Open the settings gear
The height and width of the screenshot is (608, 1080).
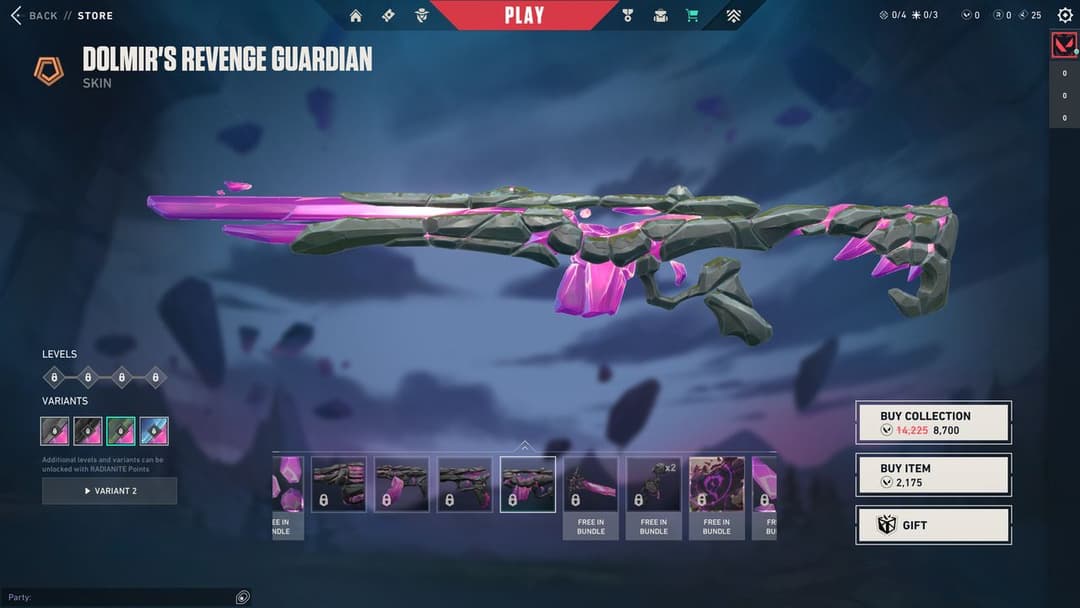coord(1064,15)
